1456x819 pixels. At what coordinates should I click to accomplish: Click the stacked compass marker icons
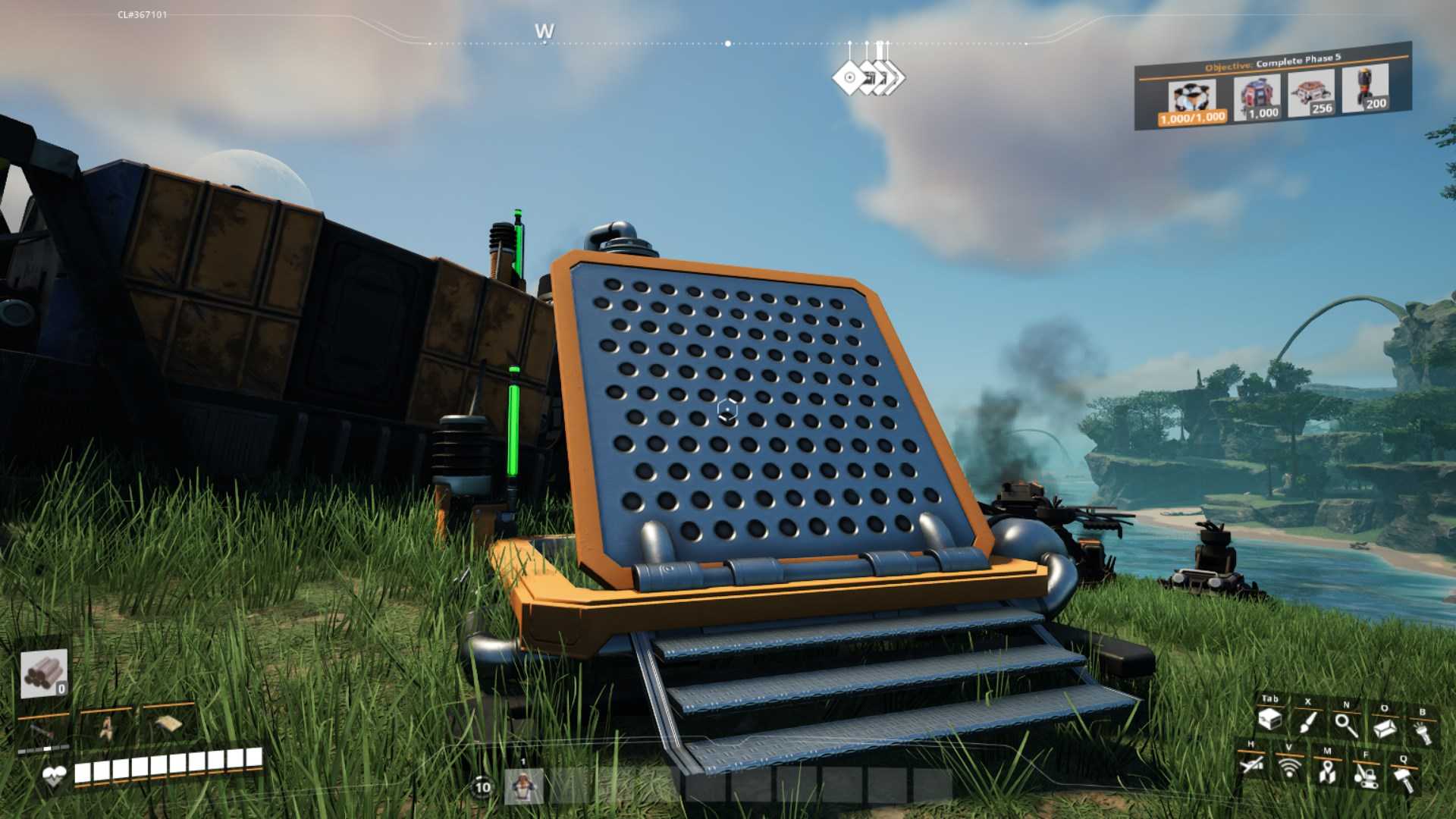pos(868,77)
